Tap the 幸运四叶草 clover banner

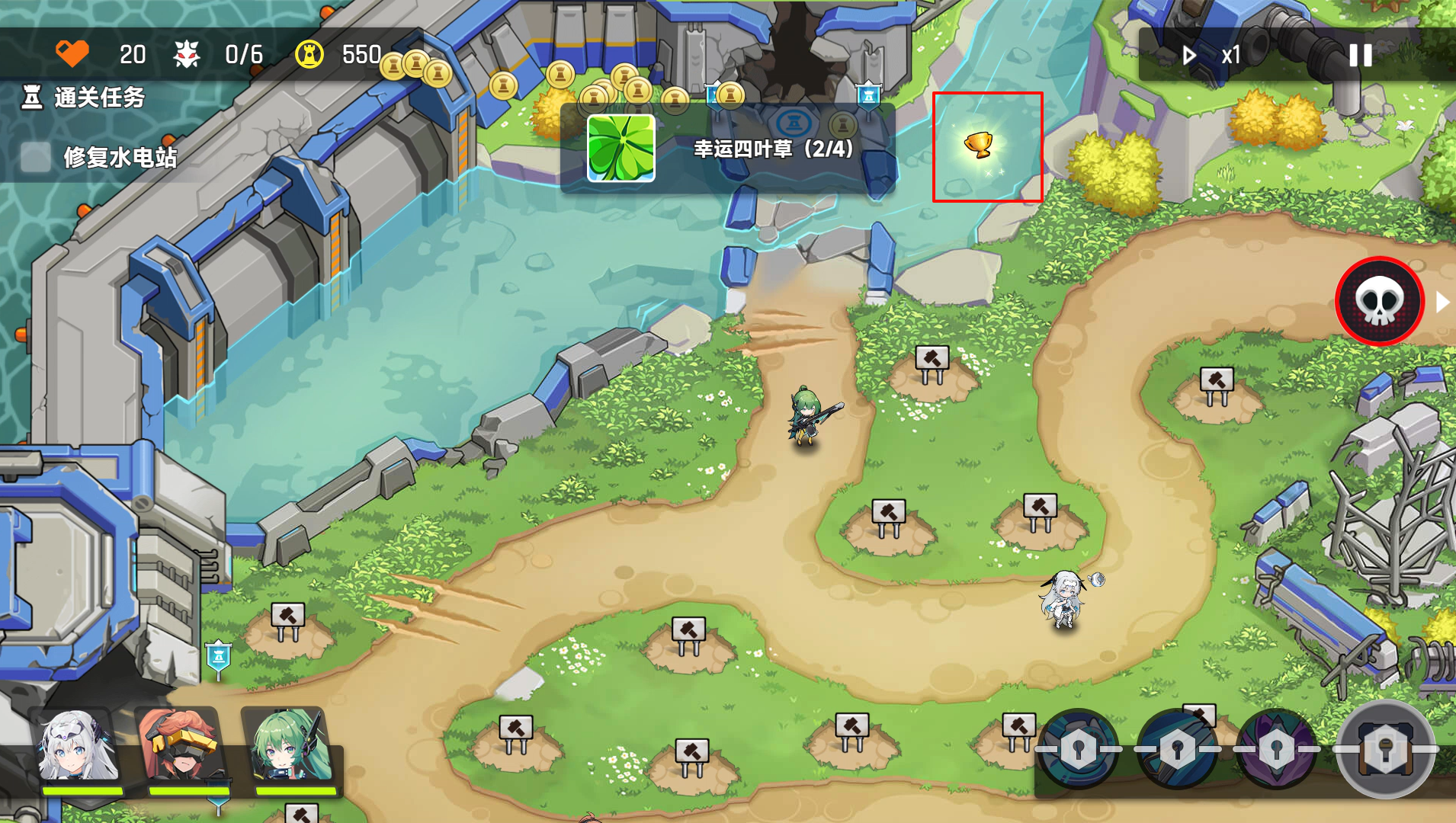tap(727, 149)
